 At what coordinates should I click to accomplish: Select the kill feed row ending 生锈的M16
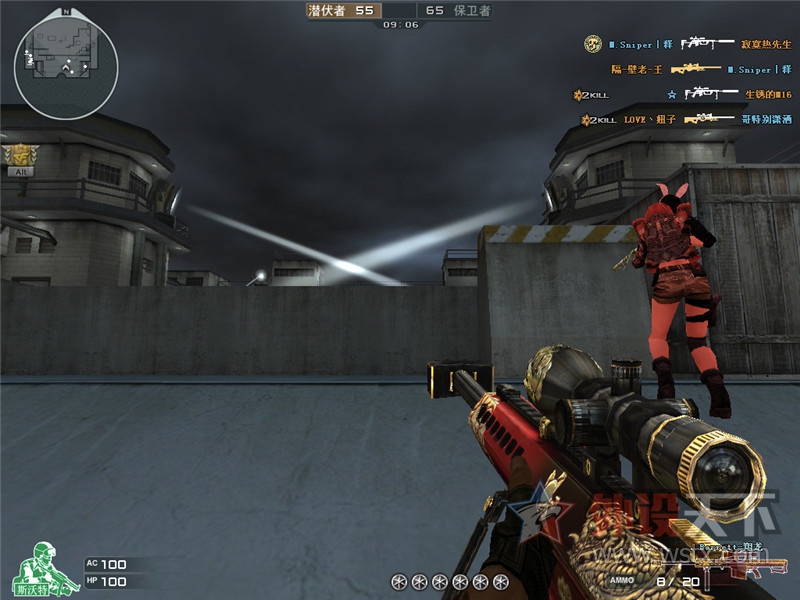tap(690, 94)
